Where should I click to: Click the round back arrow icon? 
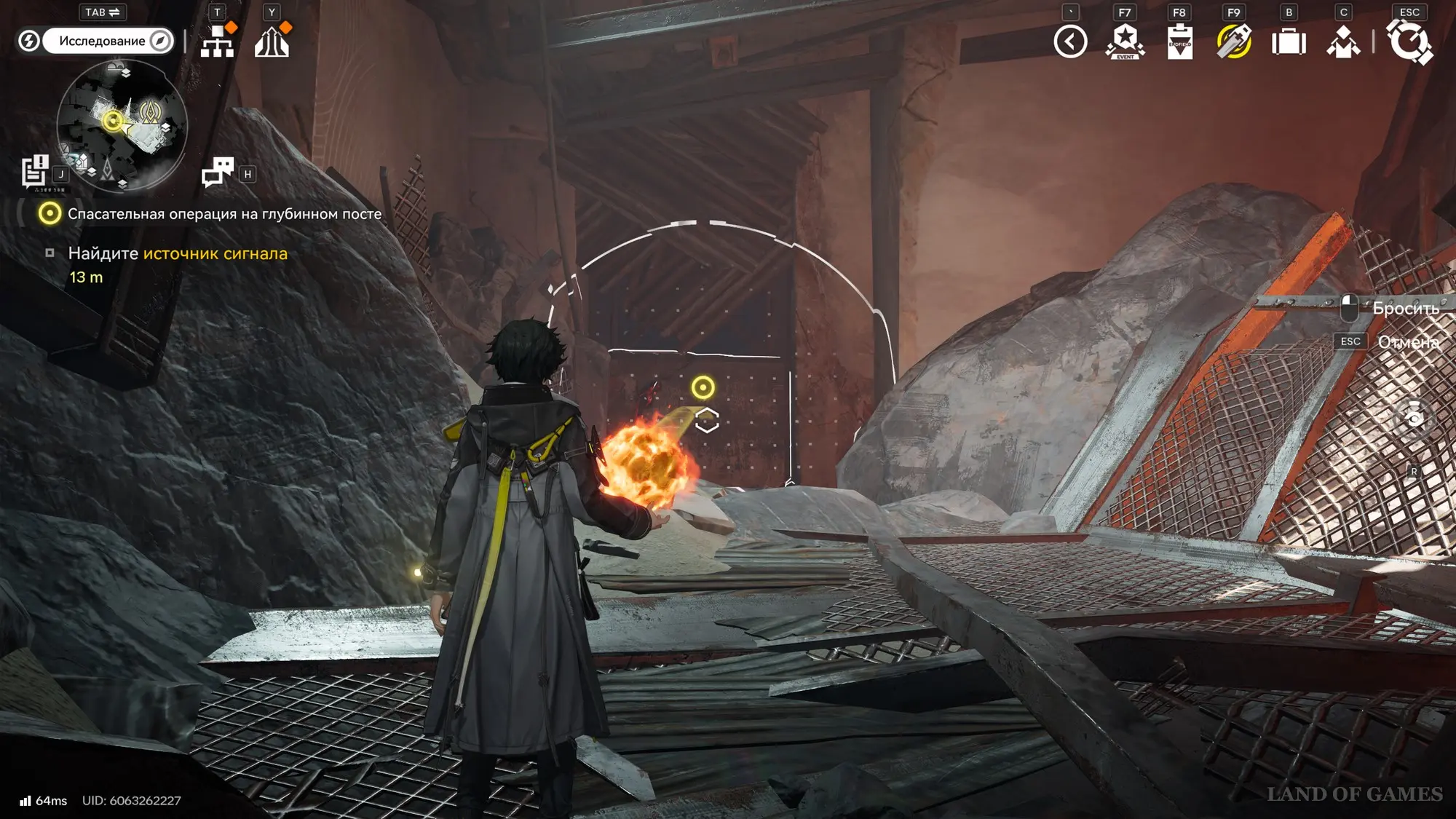1070,41
